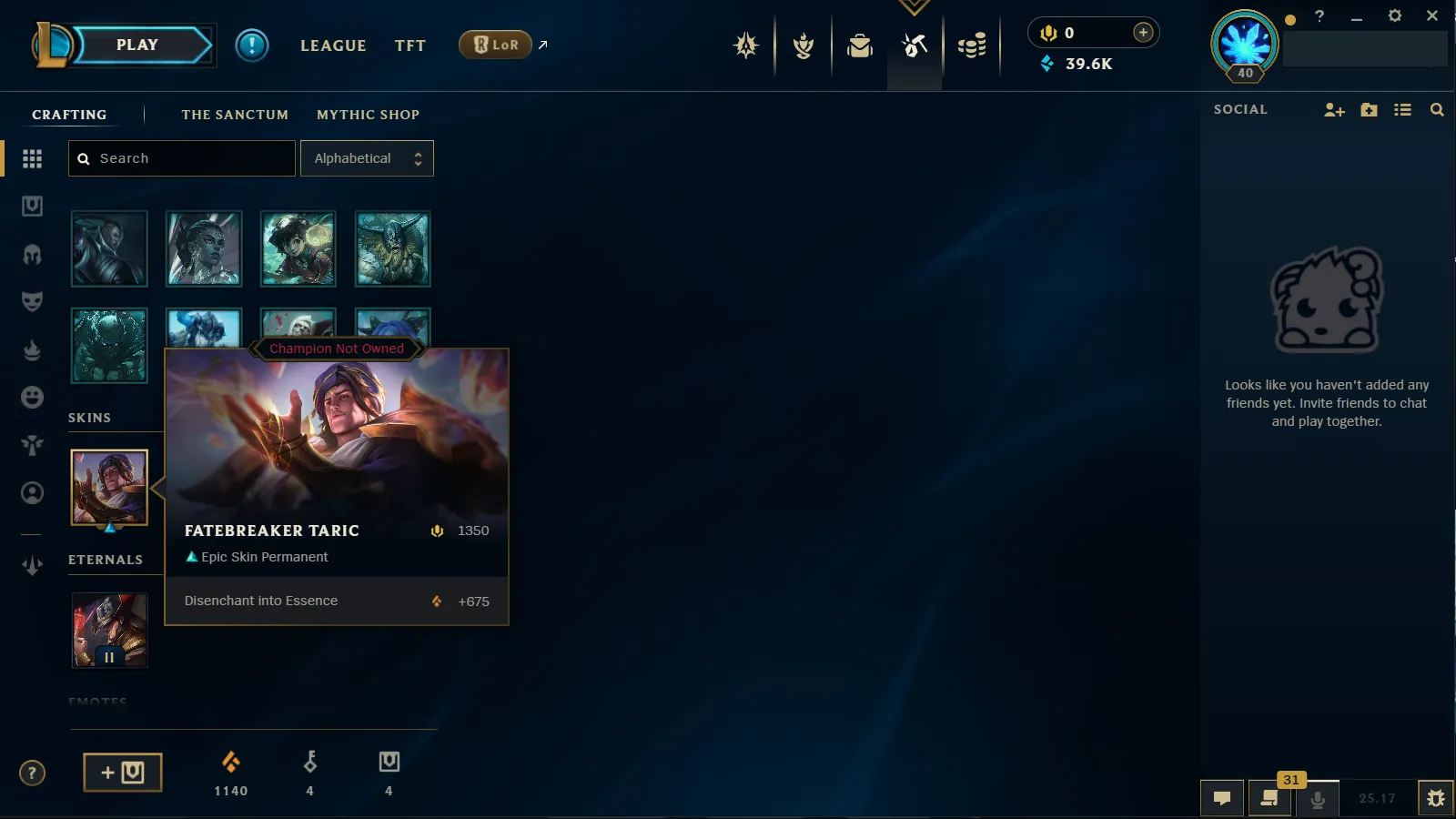Viewport: 1456px width, 819px height.
Task: Toggle the friends list view options
Action: pyautogui.click(x=1403, y=109)
